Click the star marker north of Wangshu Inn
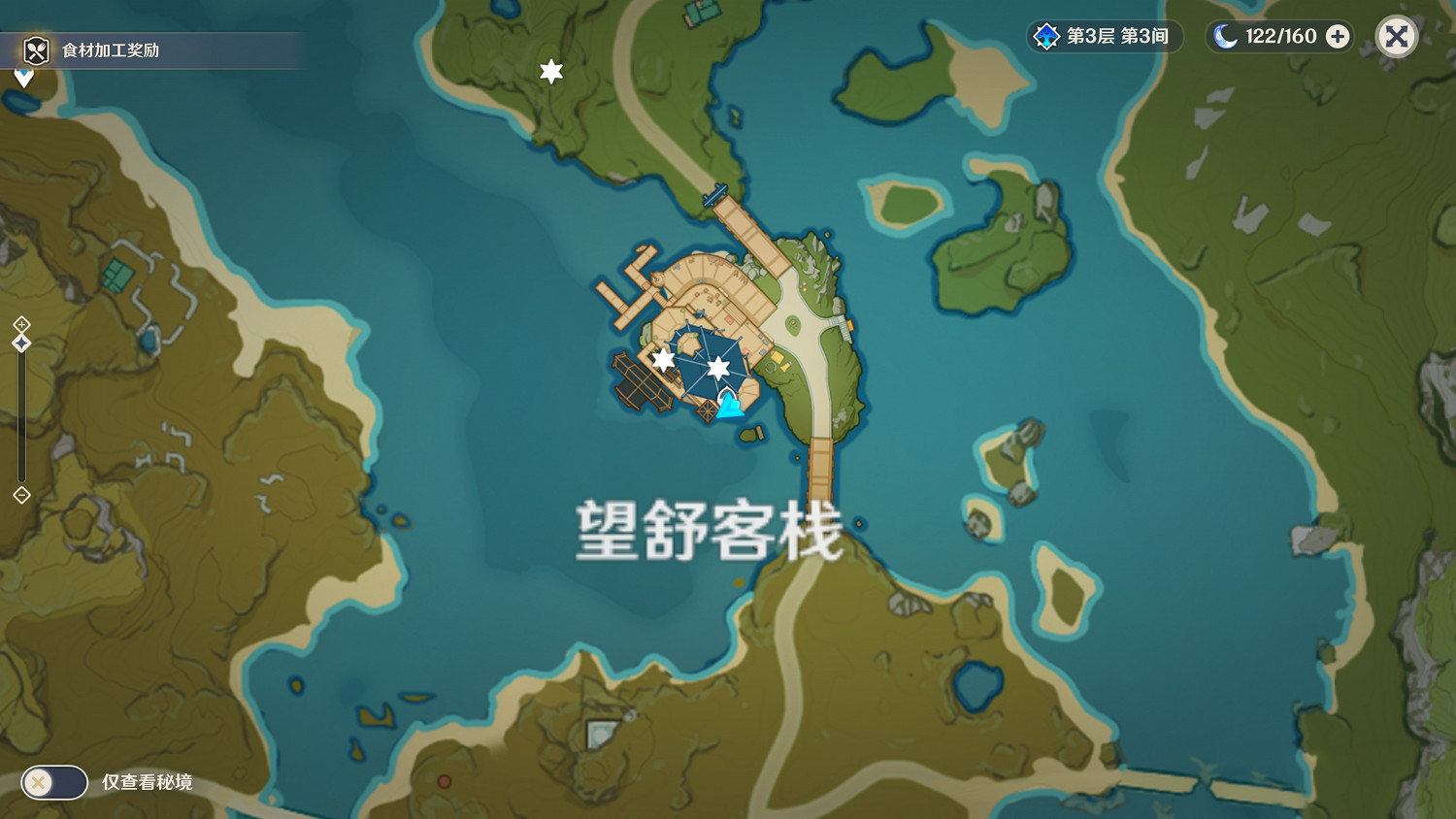 [x=550, y=69]
